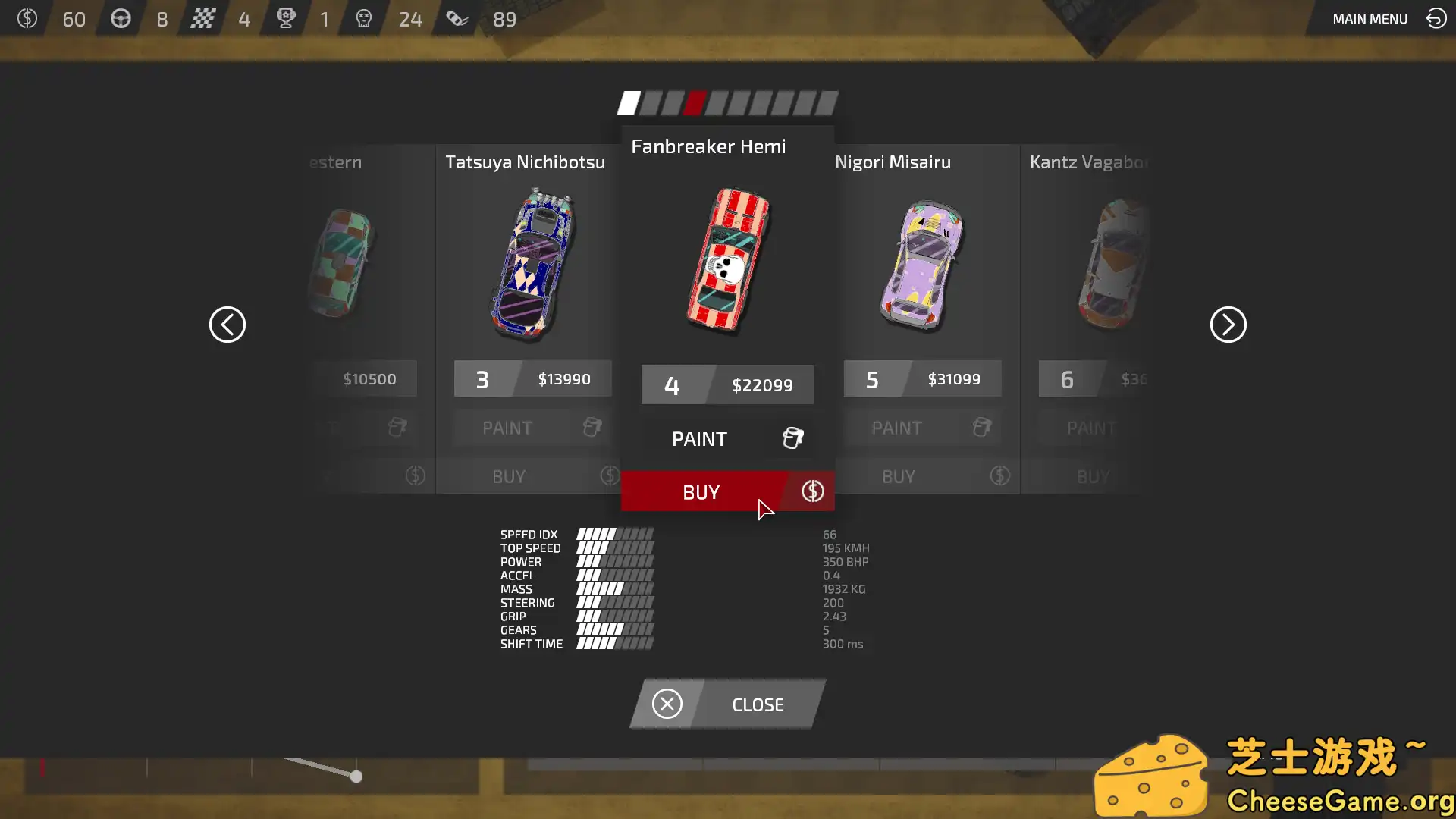This screenshot has height=819, width=1456.
Task: Click the X icon on the Close button
Action: click(667, 704)
